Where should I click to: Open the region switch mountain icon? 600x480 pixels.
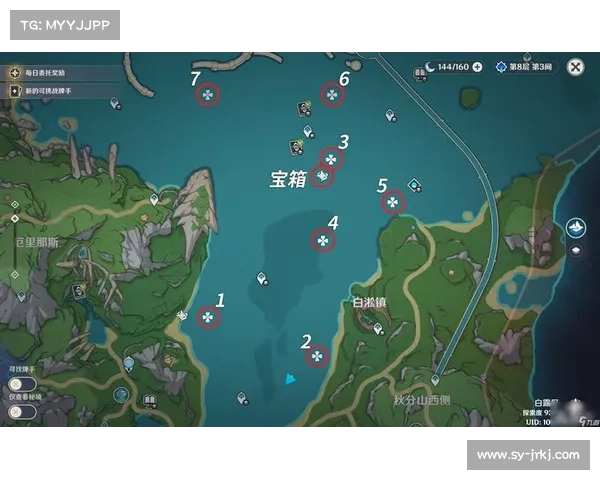point(577,228)
